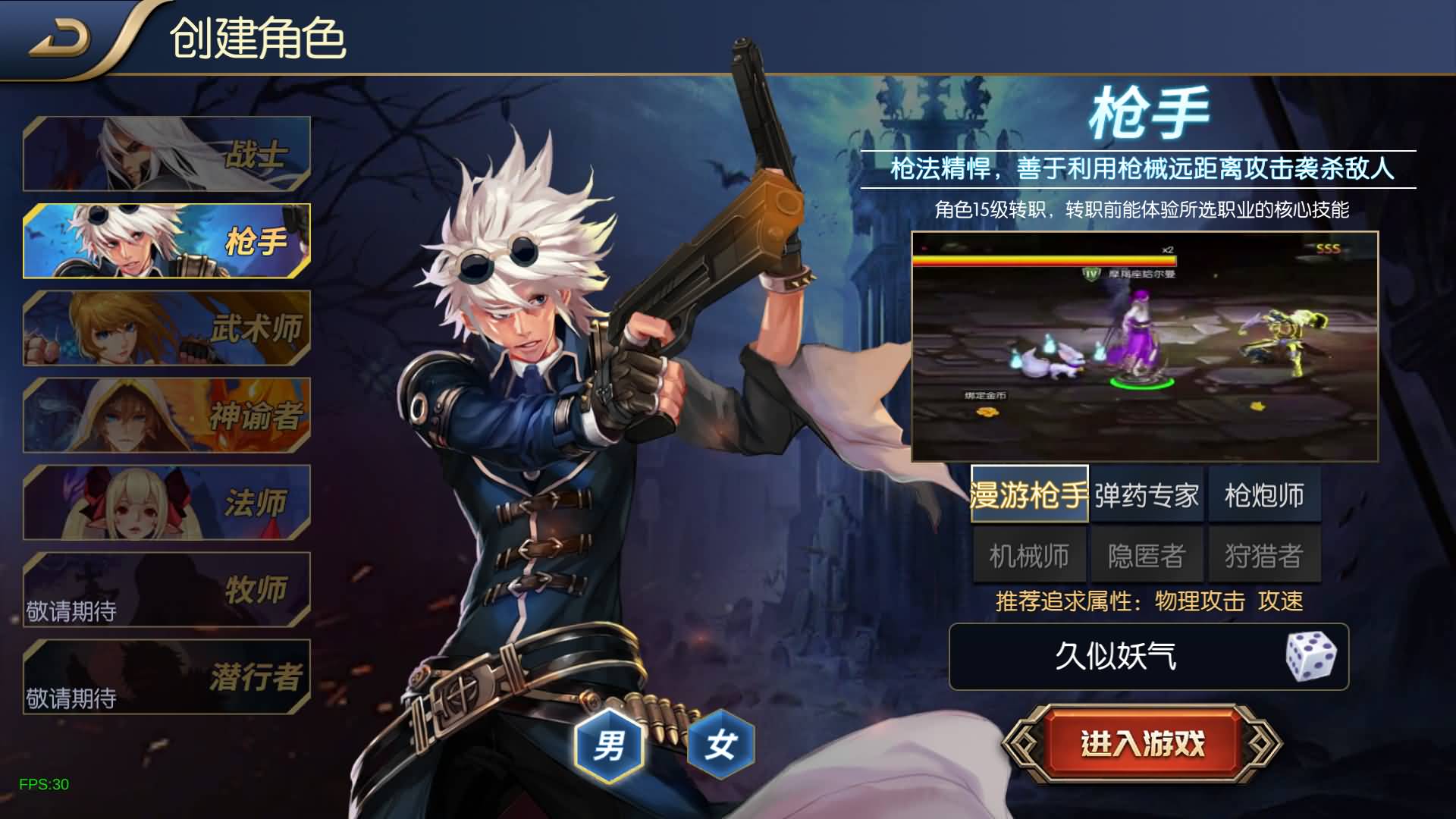Viewport: 1456px width, 819px height.
Task: Click the locked 狩猎者 subclass
Action: click(1263, 554)
